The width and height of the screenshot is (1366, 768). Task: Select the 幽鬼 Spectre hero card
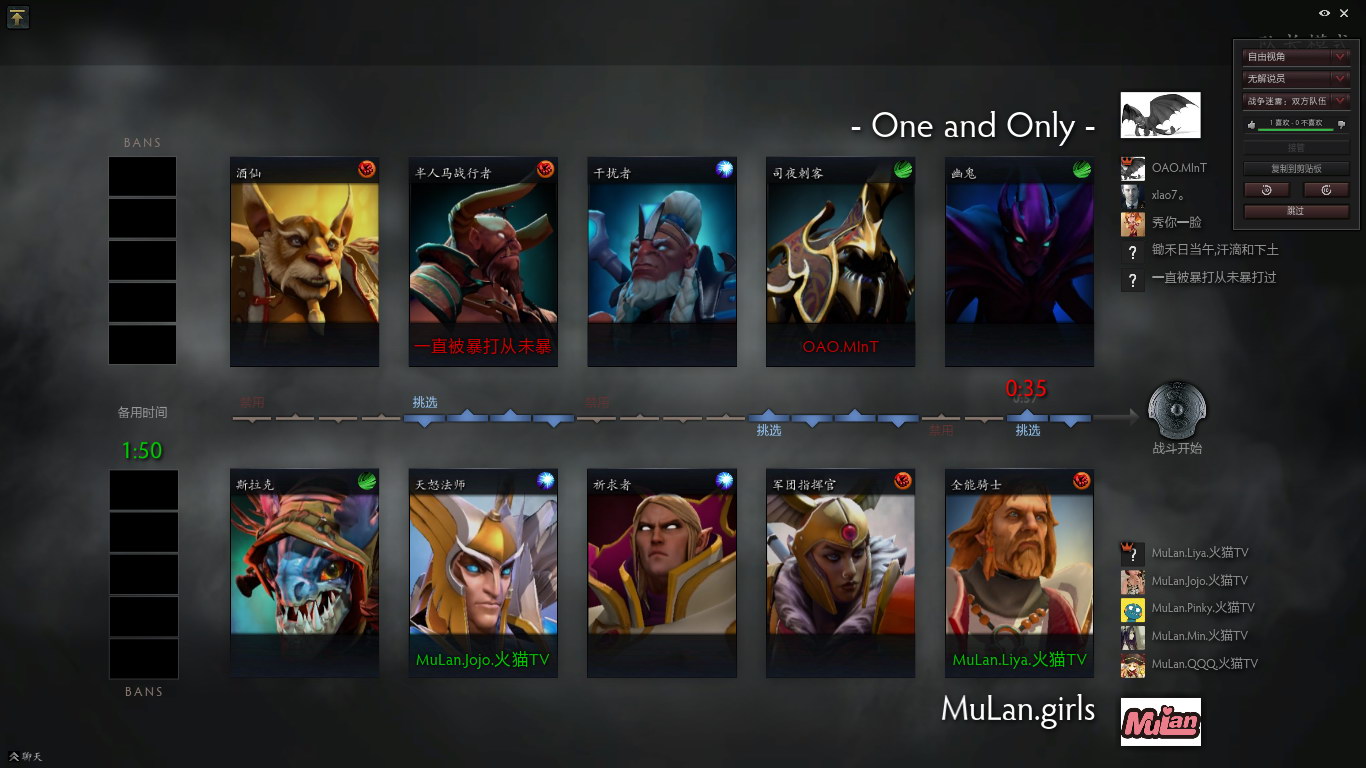click(1019, 262)
